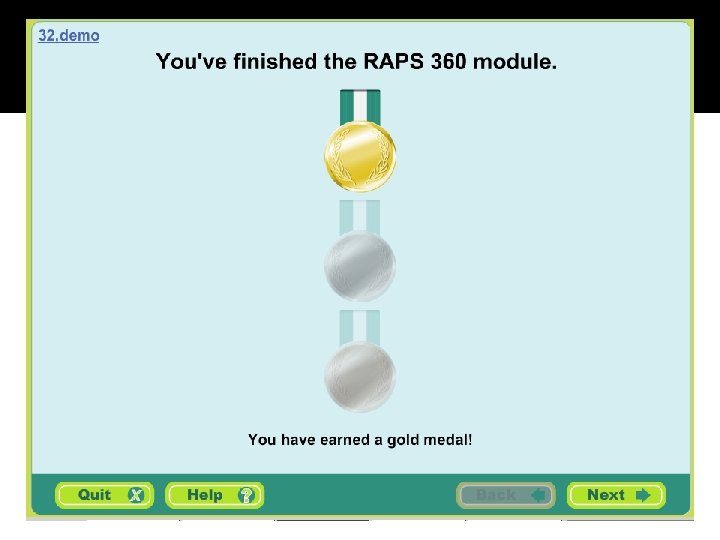Continue with the Next button
The height and width of the screenshot is (540, 720).
point(615,495)
